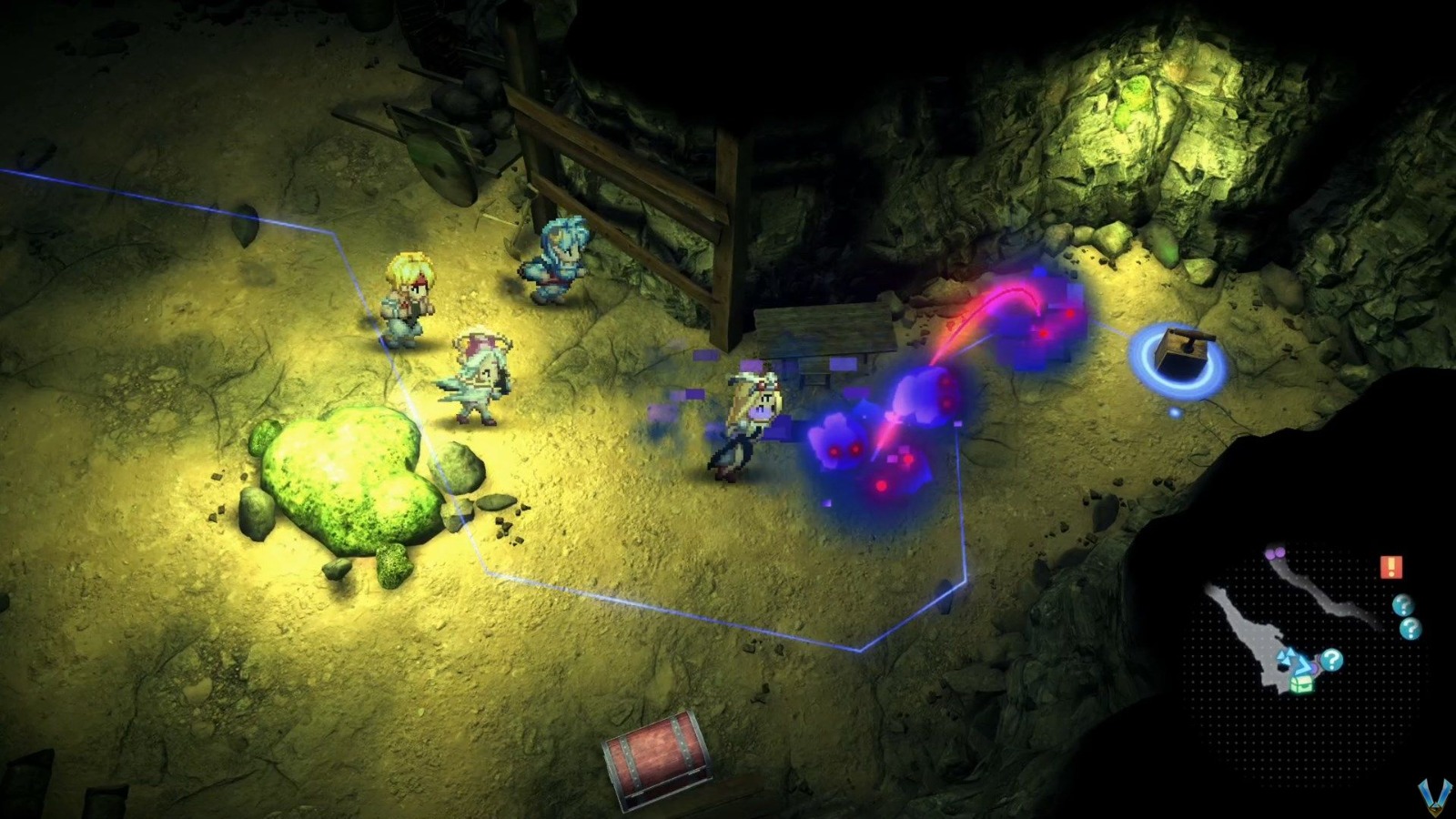1456x819 pixels.
Task: Click the purple blob enemy with glowing red eyes
Action: point(839,446)
